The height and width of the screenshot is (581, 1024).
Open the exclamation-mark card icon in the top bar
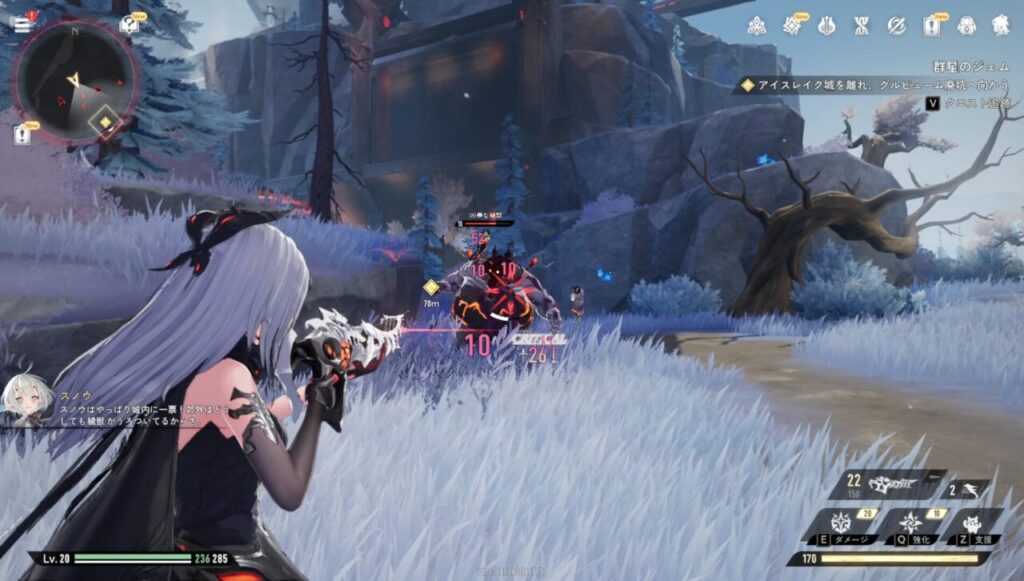pos(930,25)
